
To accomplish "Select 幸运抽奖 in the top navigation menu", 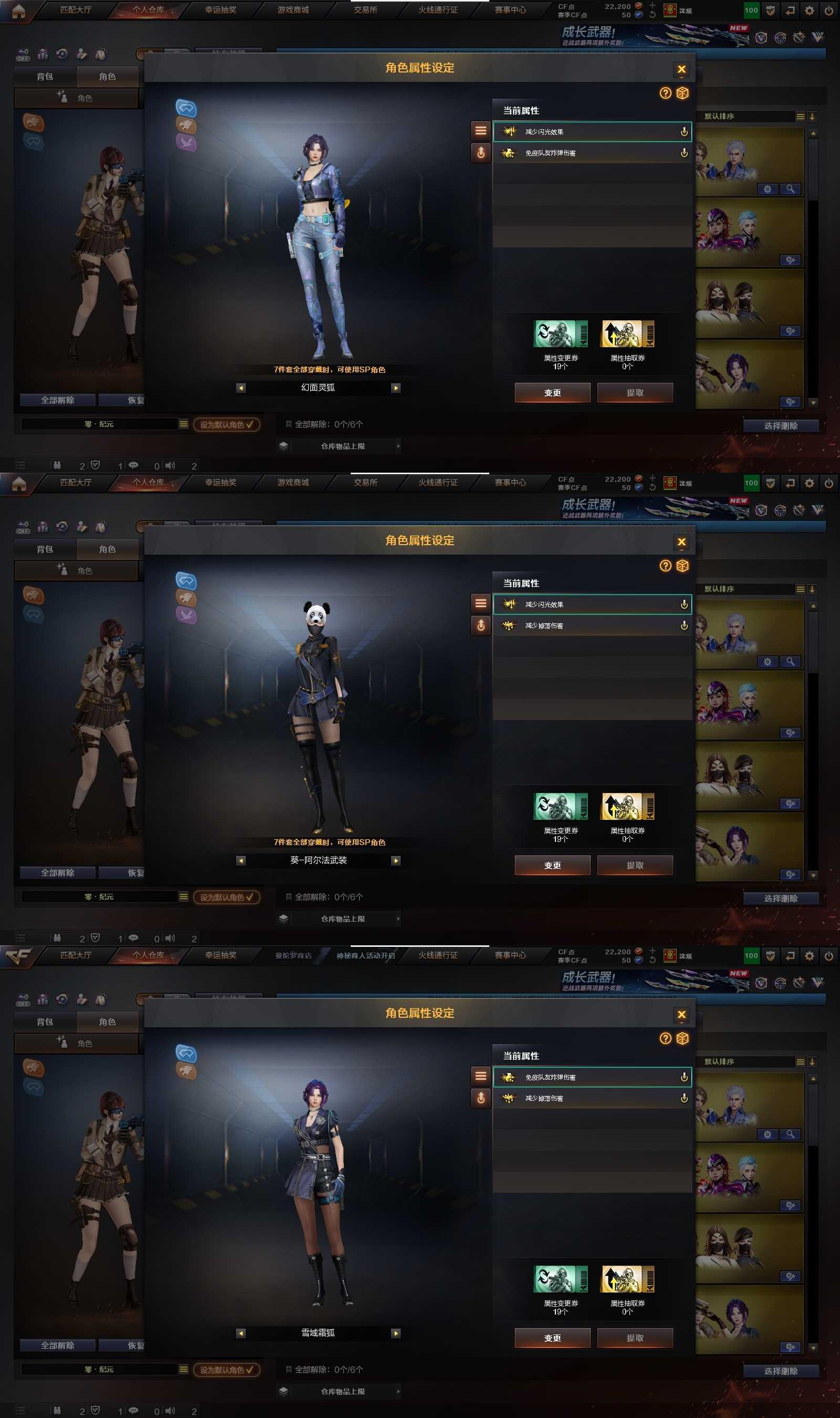I will (219, 9).
